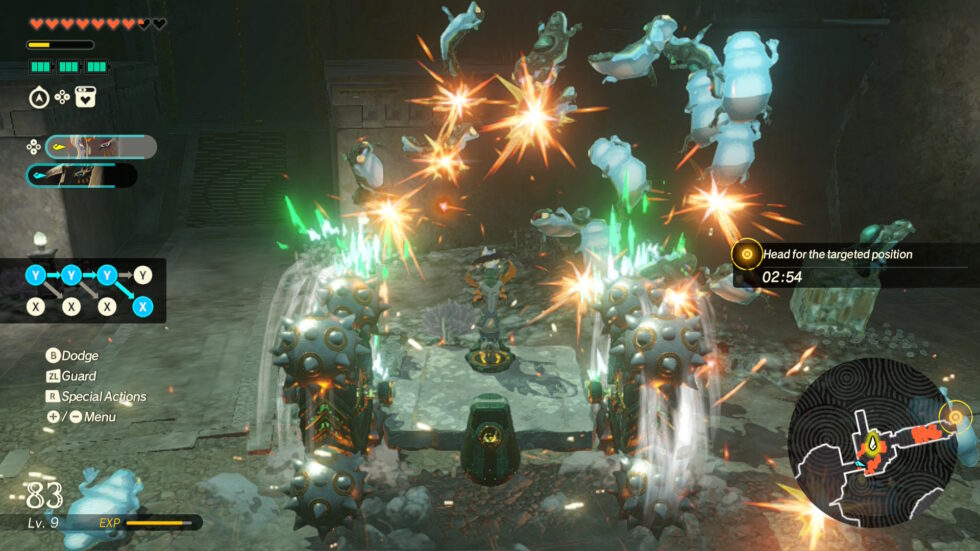Click the yellow player arrow on minimap
Image resolution: width=980 pixels, height=551 pixels.
873,440
